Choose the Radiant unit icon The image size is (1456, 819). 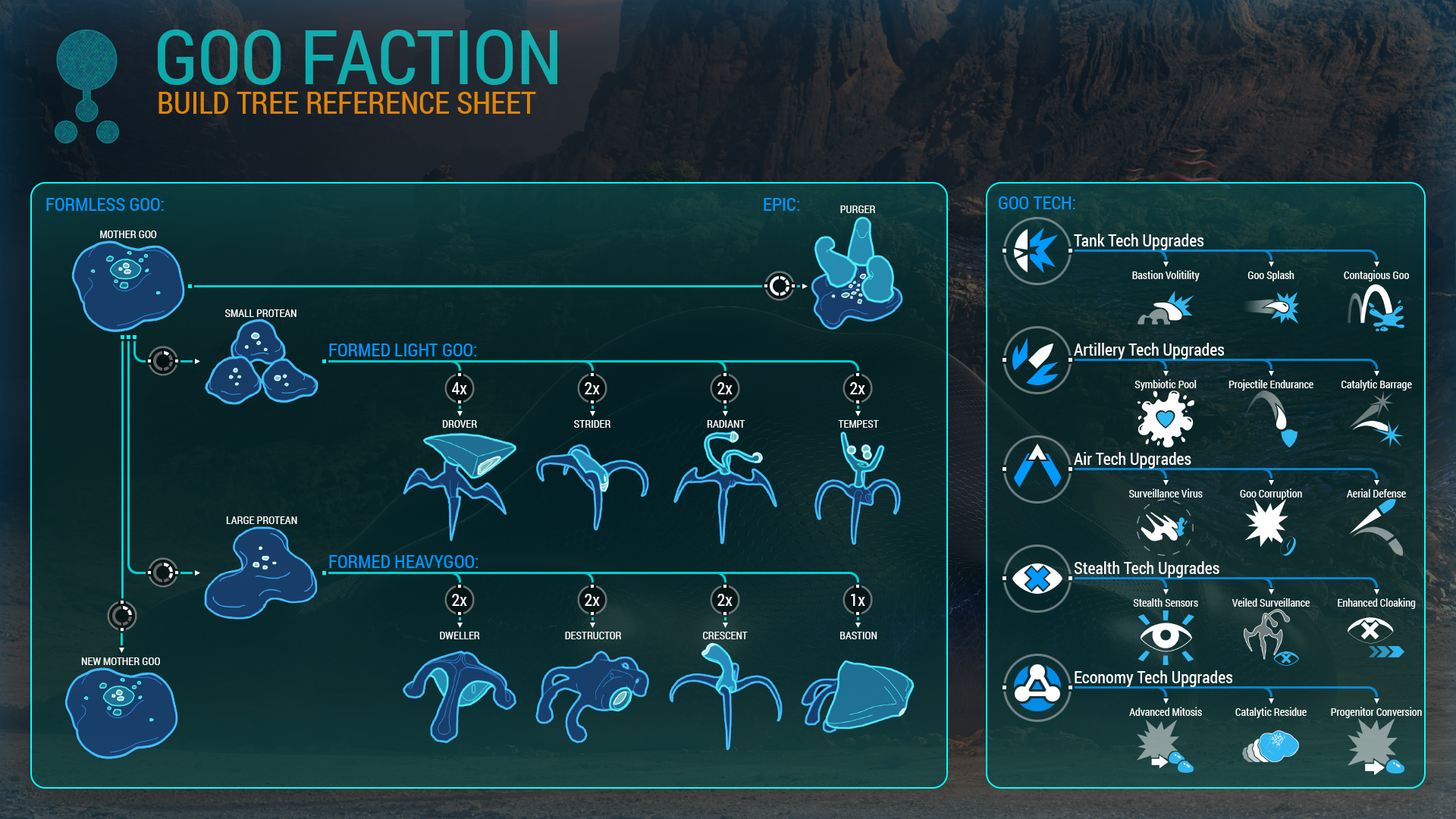(x=725, y=484)
